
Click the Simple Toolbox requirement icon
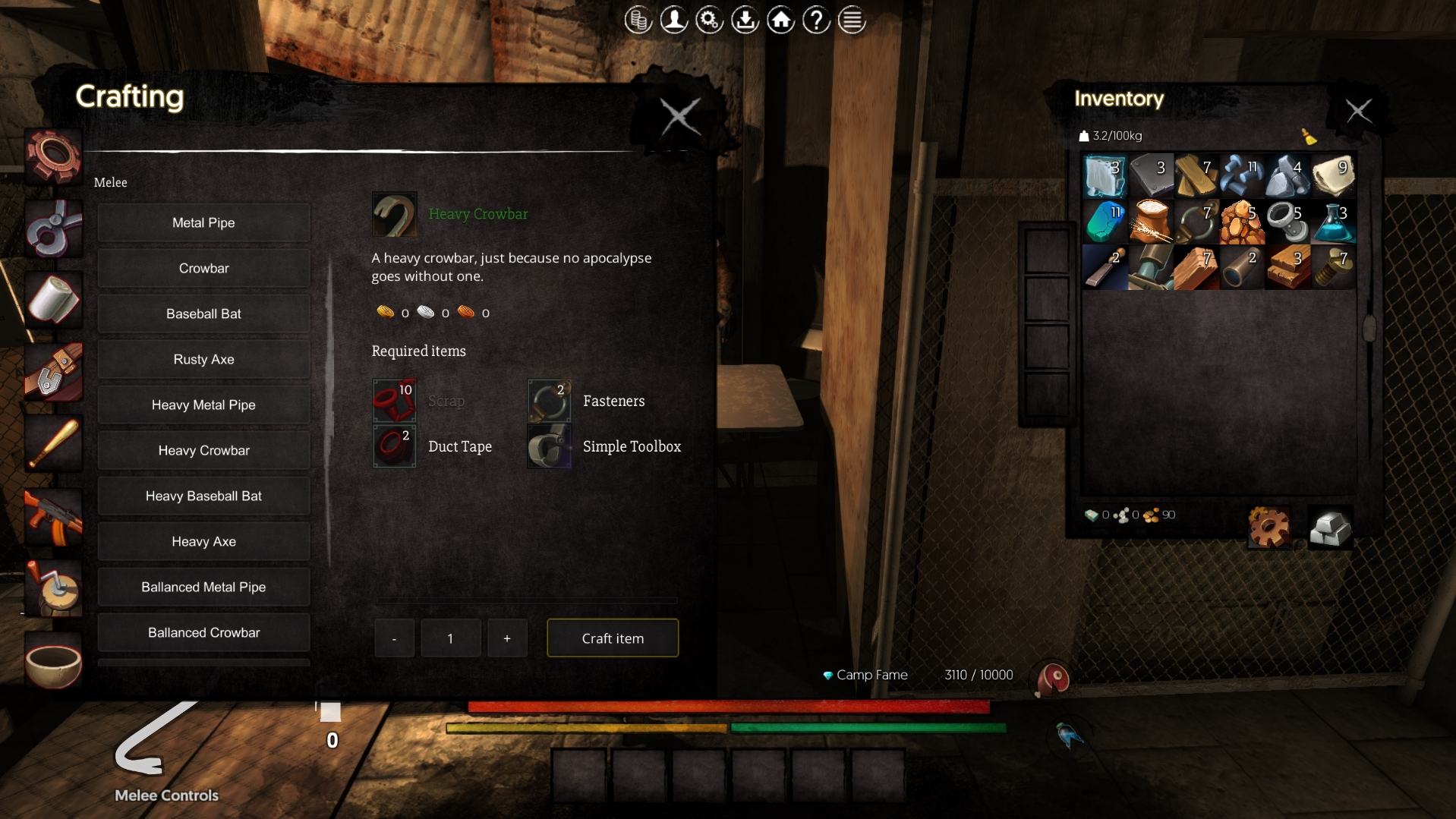pyautogui.click(x=549, y=446)
